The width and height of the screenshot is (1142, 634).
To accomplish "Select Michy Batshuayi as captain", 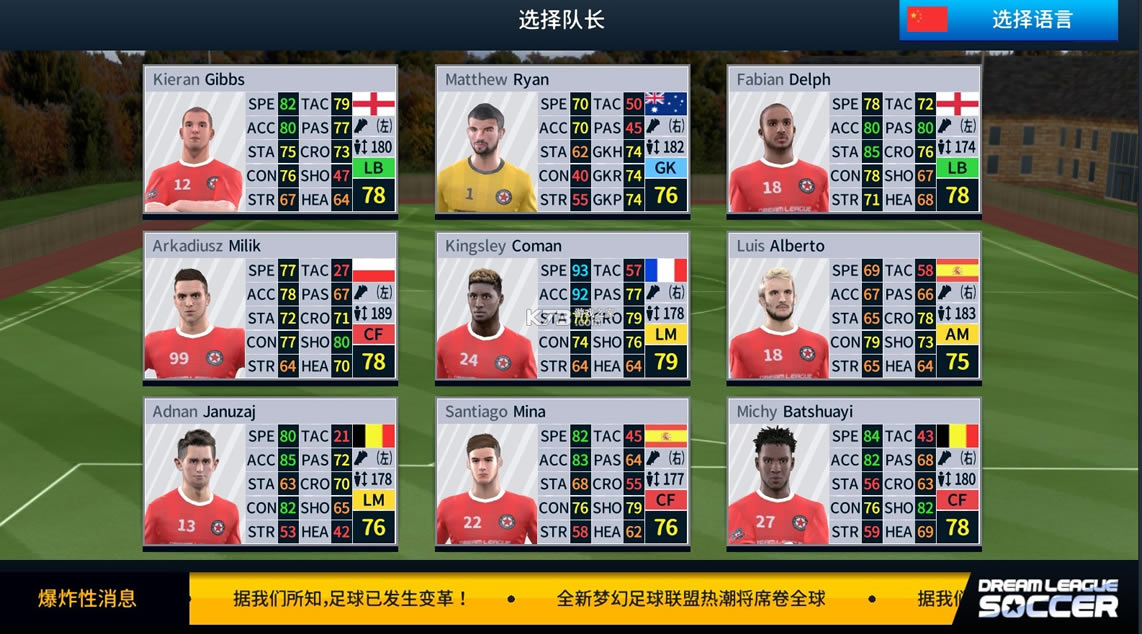I will pyautogui.click(x=854, y=473).
